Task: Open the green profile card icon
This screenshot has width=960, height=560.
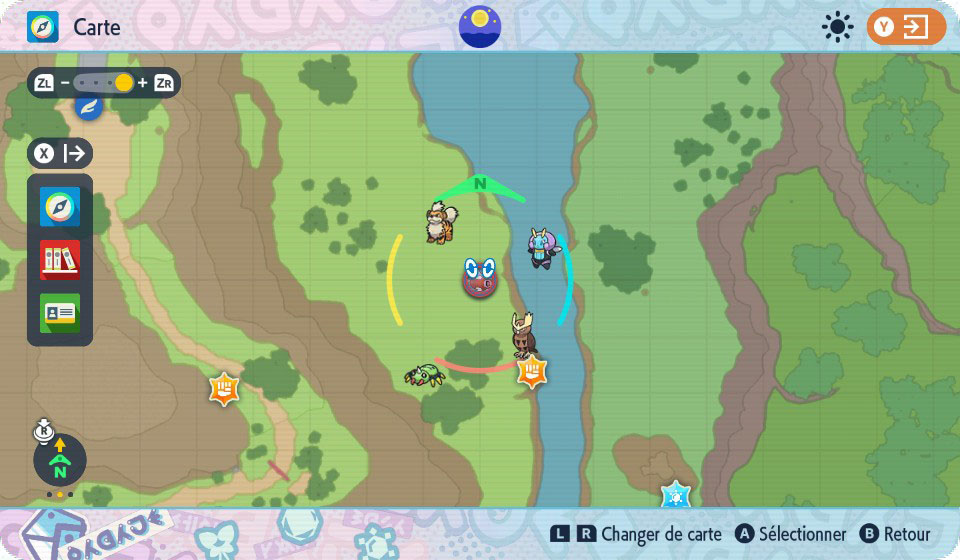Action: 60,313
